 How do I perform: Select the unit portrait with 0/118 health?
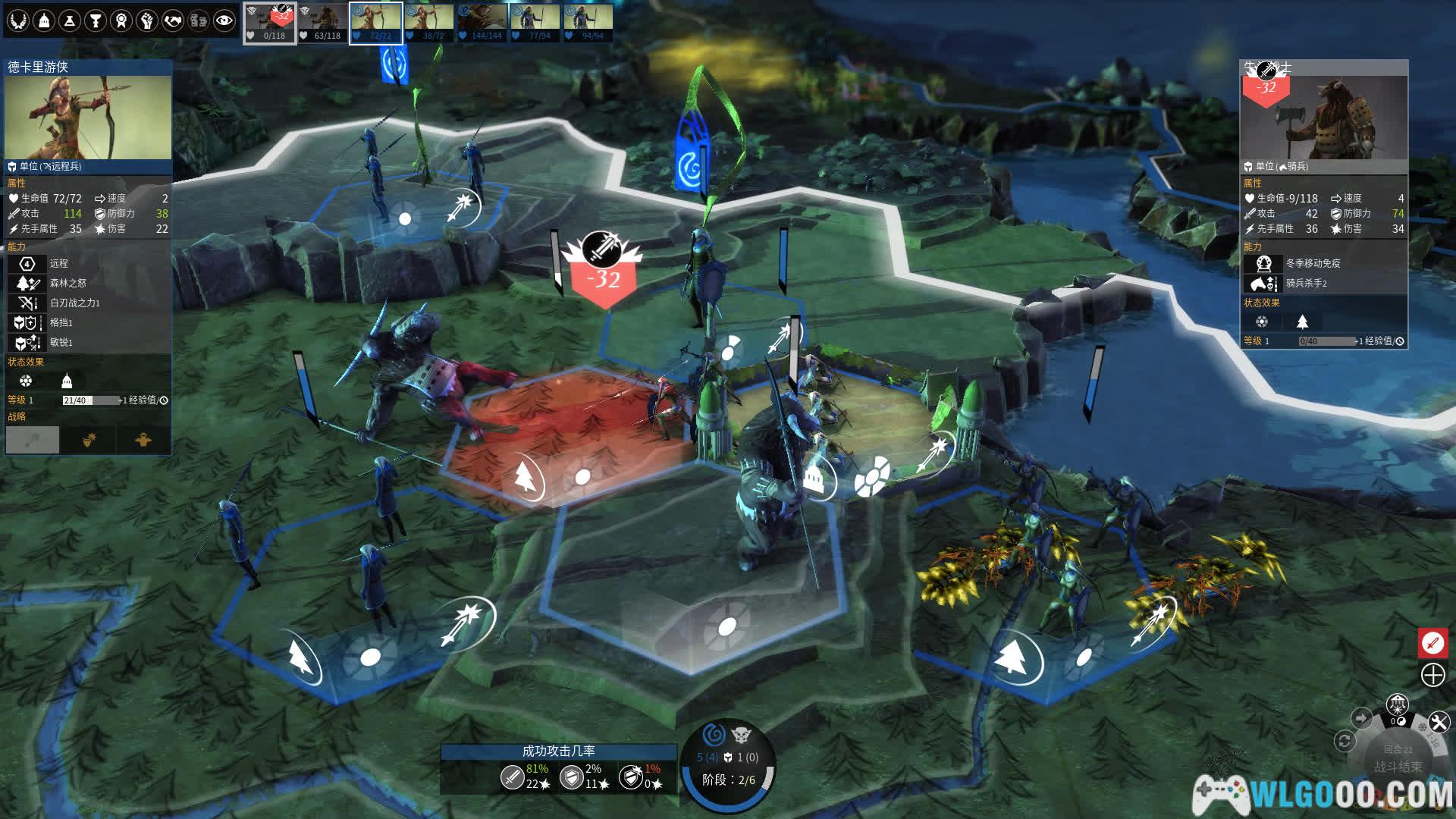click(269, 23)
